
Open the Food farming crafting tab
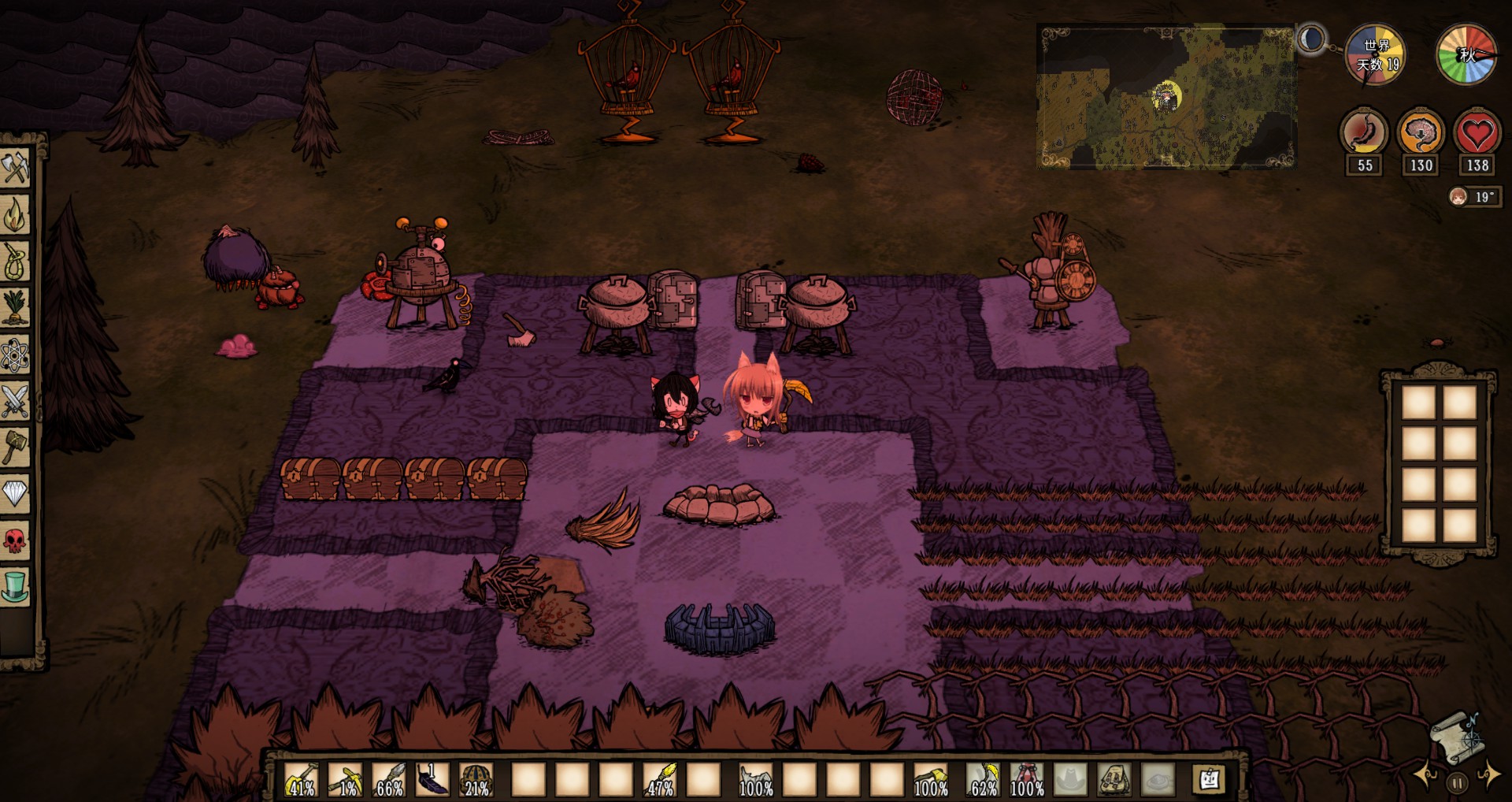tap(15, 307)
